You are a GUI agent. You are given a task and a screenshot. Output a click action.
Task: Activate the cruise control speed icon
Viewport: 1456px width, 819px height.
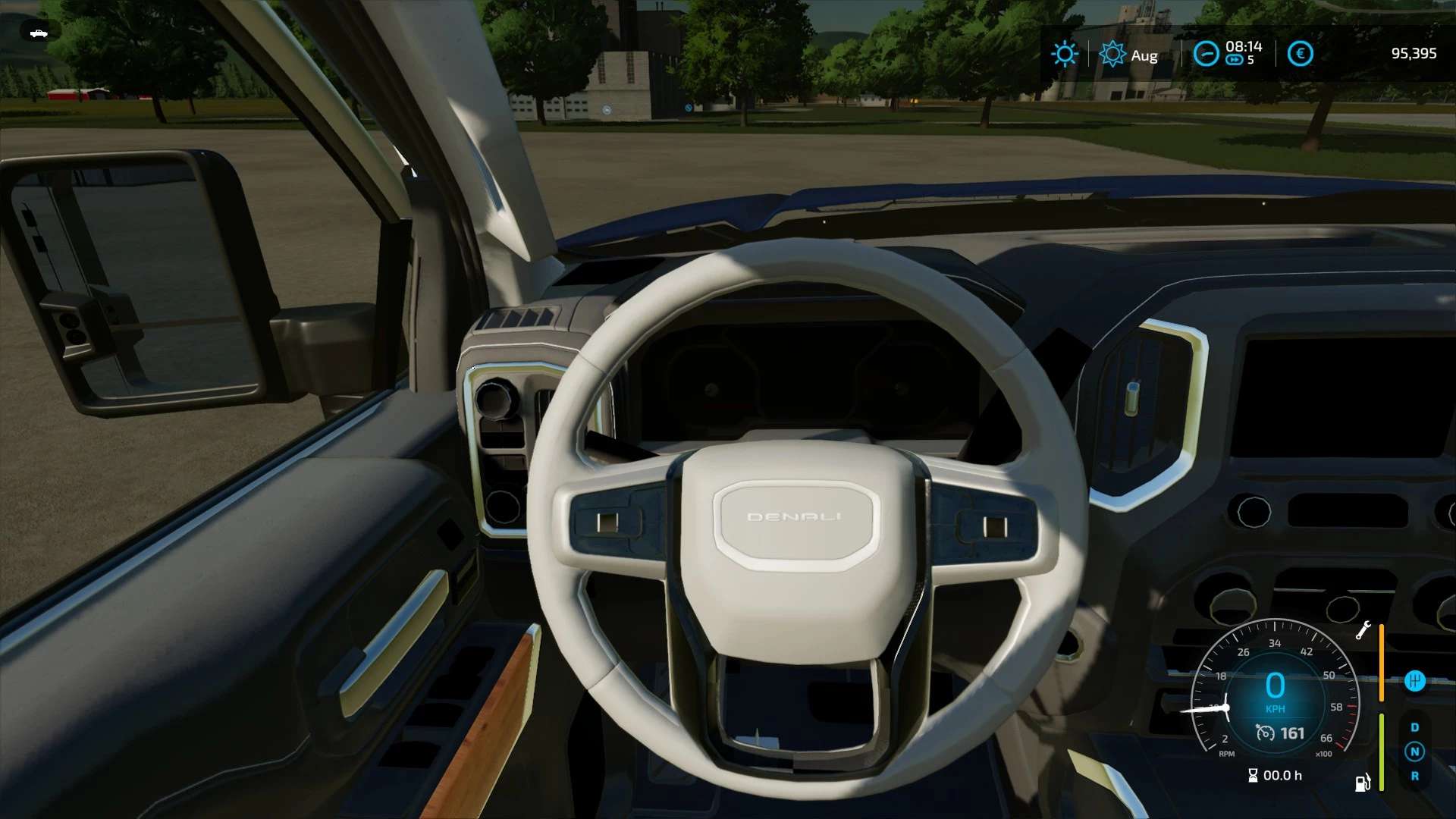1265,733
